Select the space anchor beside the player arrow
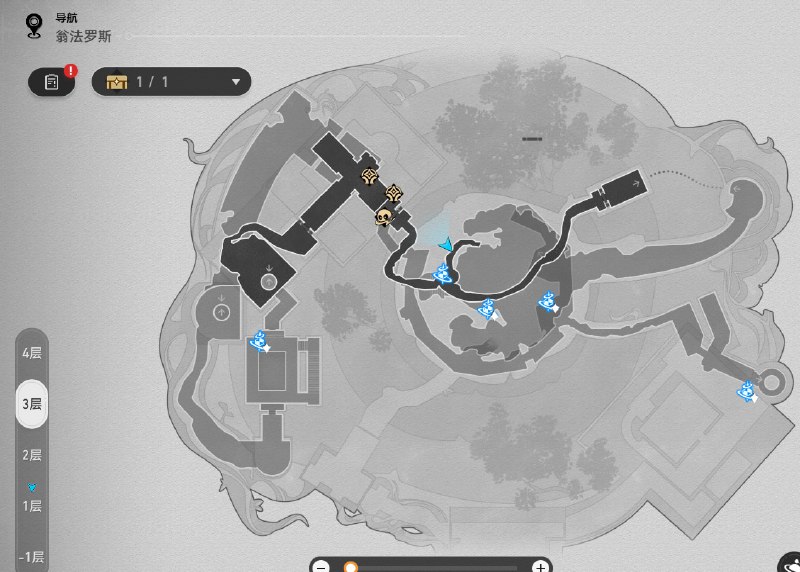 coord(443,273)
